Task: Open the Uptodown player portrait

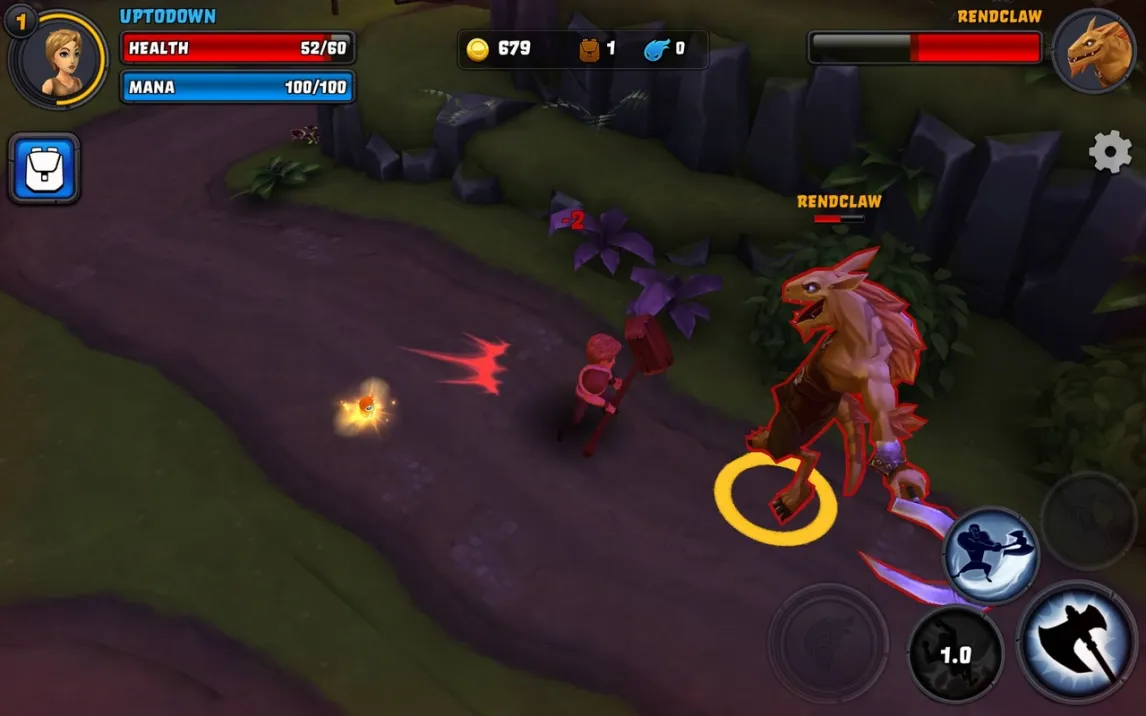Action: pyautogui.click(x=59, y=57)
